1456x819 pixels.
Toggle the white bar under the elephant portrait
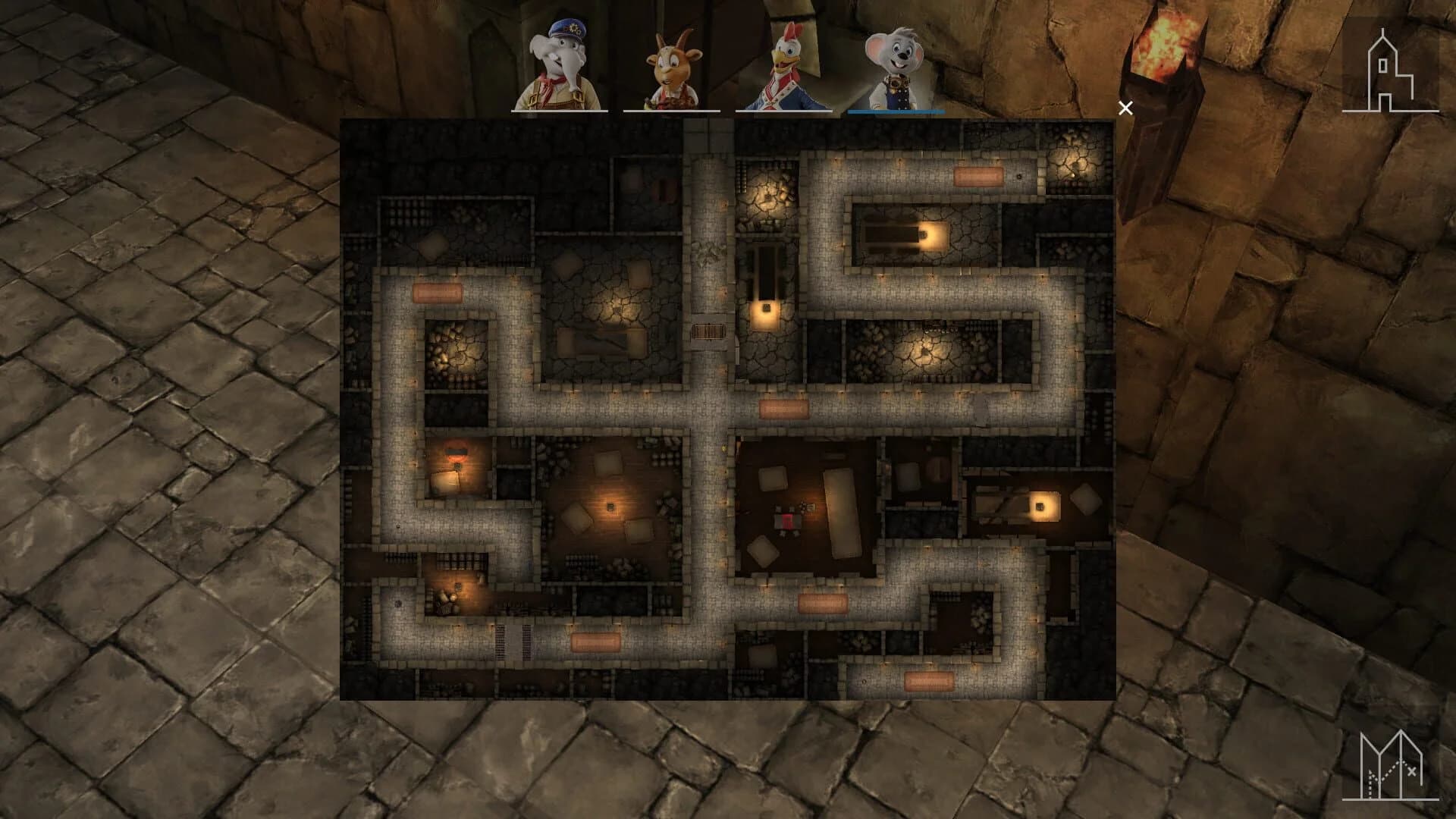pyautogui.click(x=559, y=110)
